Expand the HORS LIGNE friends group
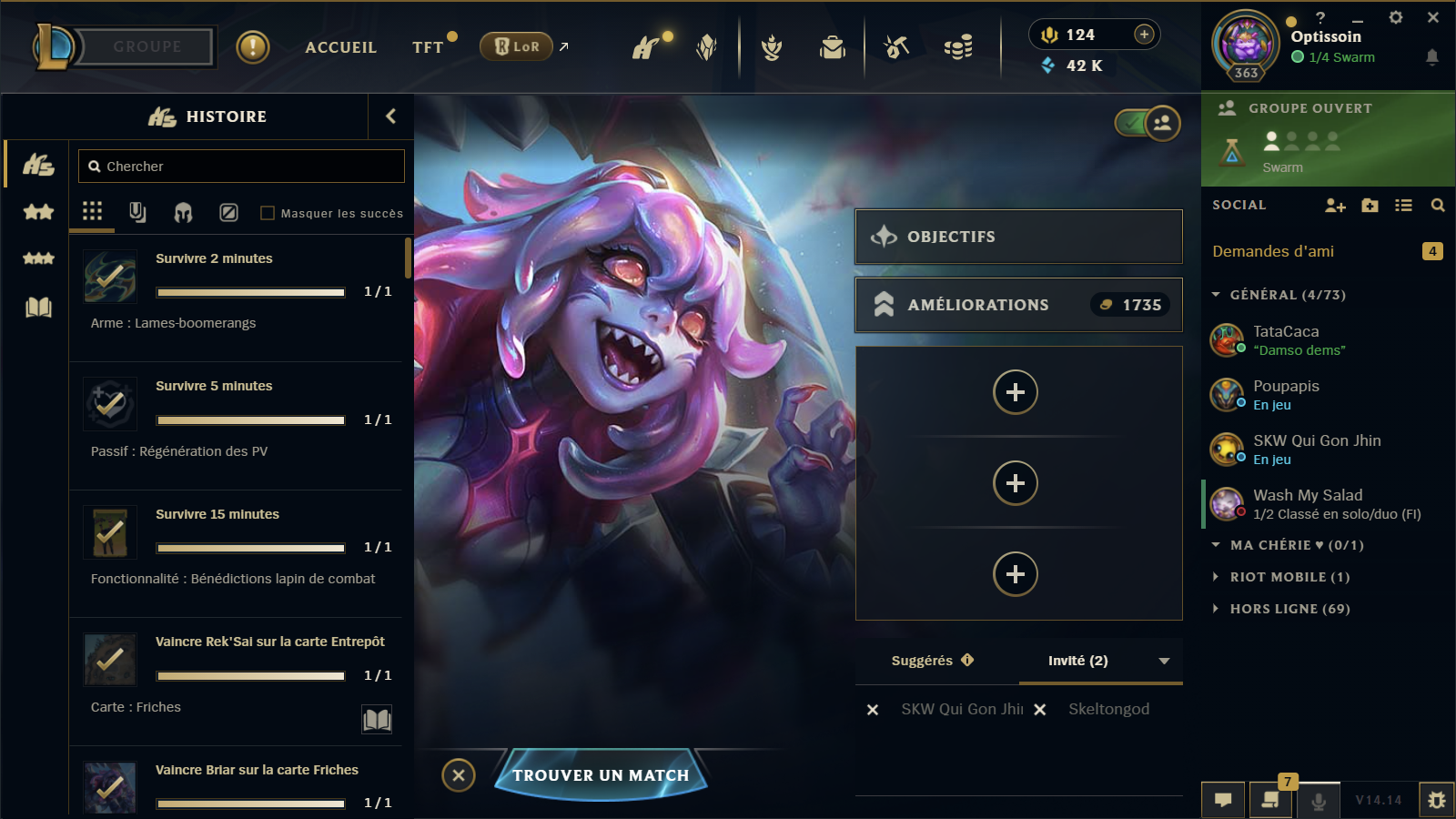Viewport: 1456px width, 819px height. click(1285, 608)
